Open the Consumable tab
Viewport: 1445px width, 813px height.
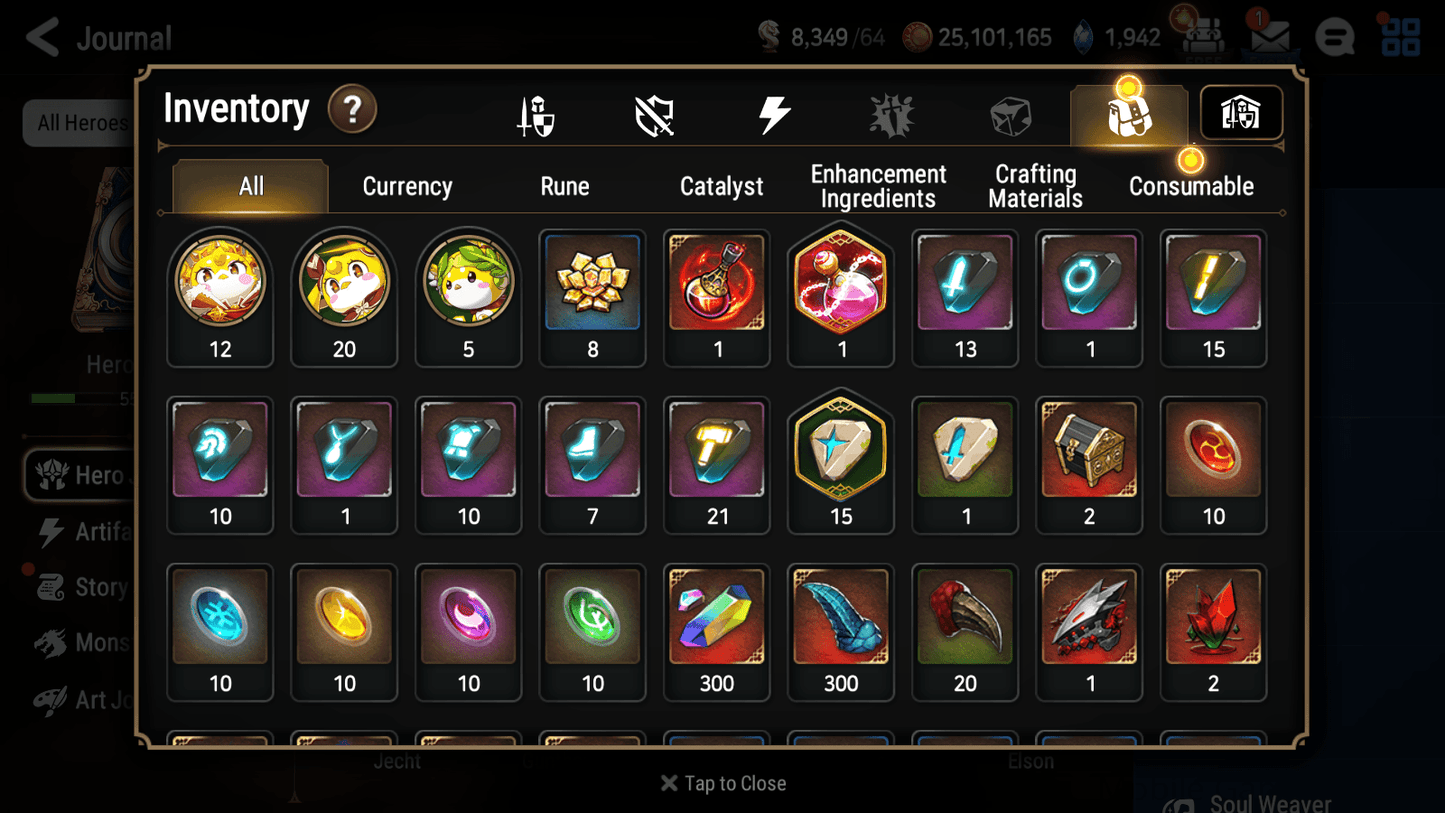1192,186
